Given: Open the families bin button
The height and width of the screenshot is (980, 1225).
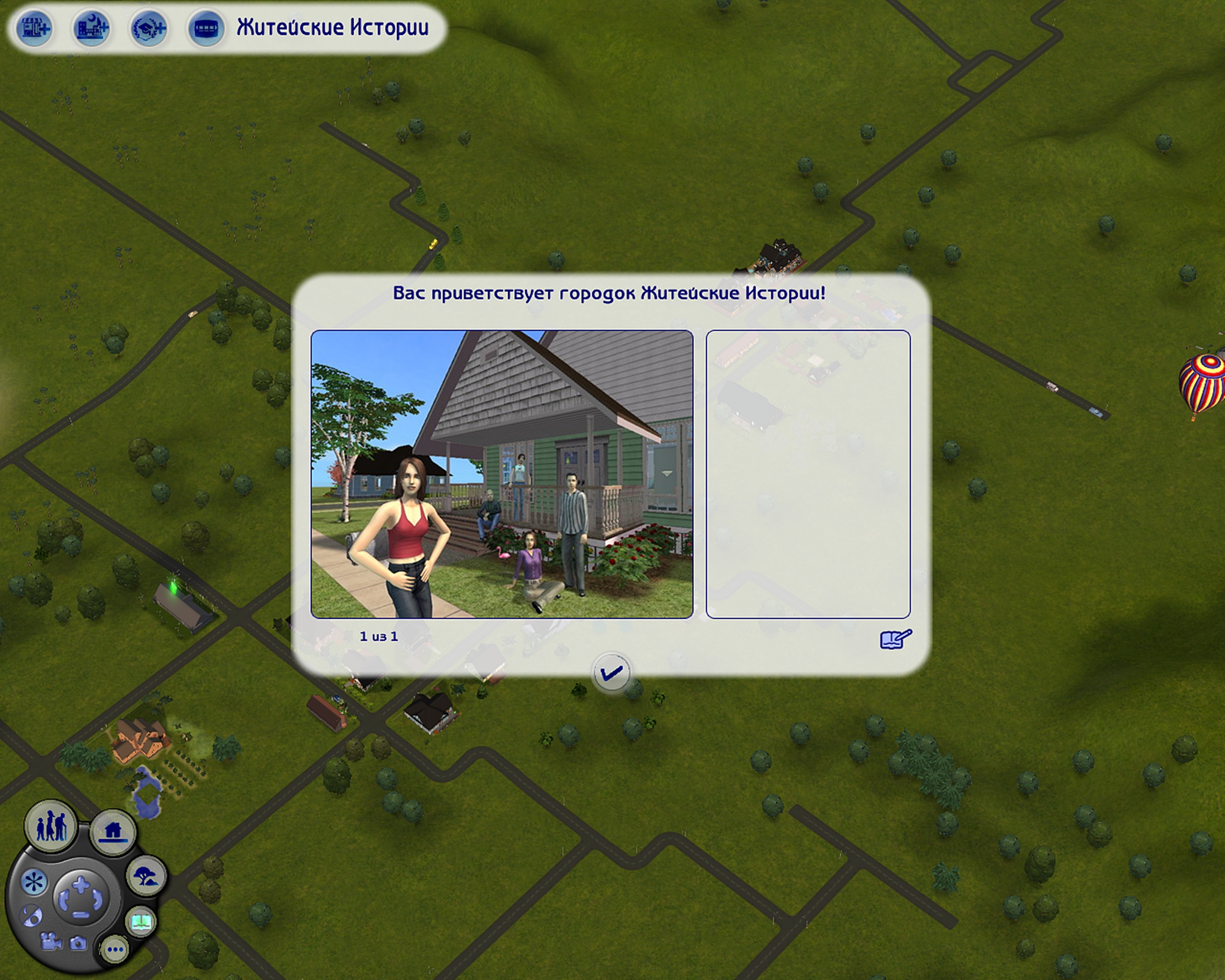Looking at the screenshot, I should pos(51,826).
